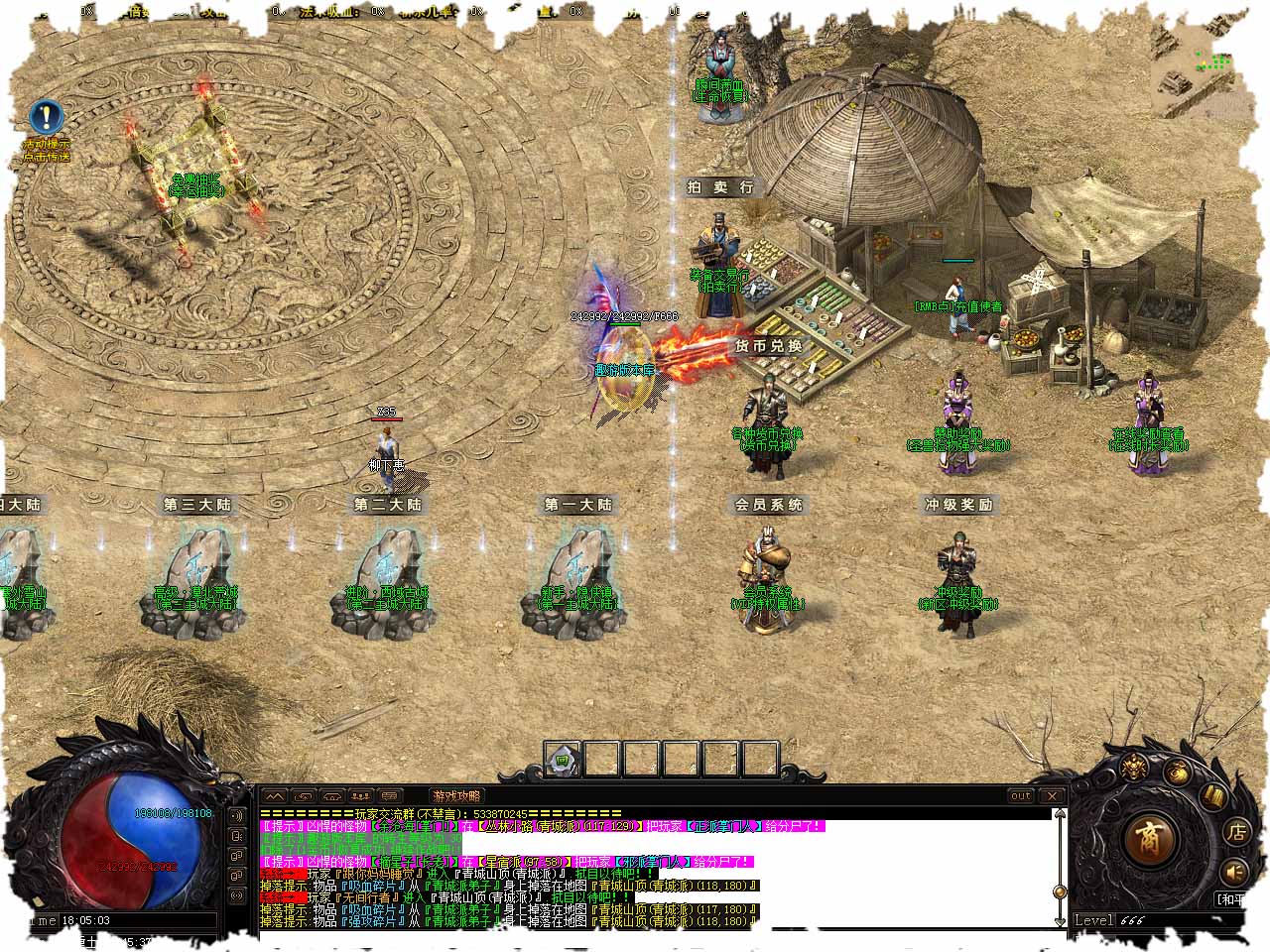Toggle the 和平 attack mode label

pos(1231,899)
